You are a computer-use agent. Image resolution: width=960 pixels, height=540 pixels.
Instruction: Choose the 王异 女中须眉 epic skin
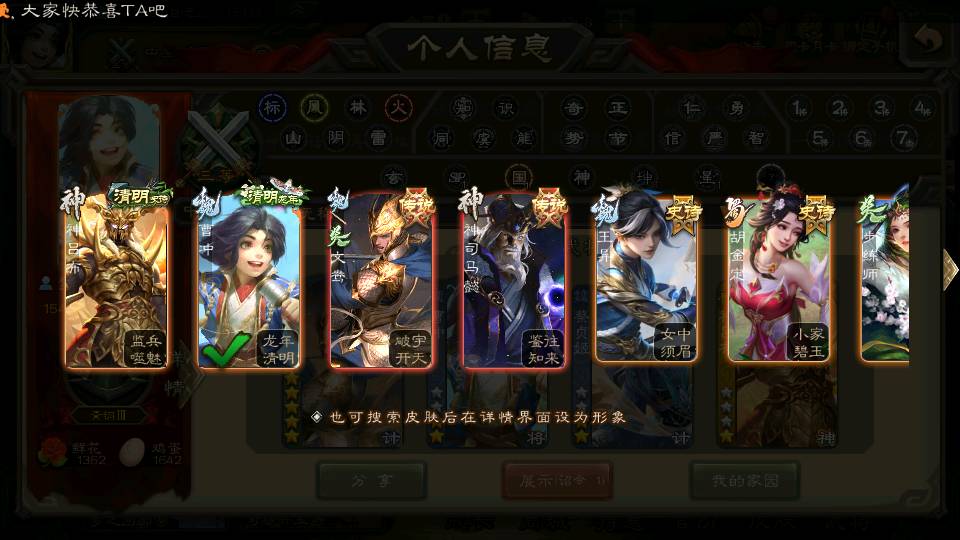[x=646, y=280]
